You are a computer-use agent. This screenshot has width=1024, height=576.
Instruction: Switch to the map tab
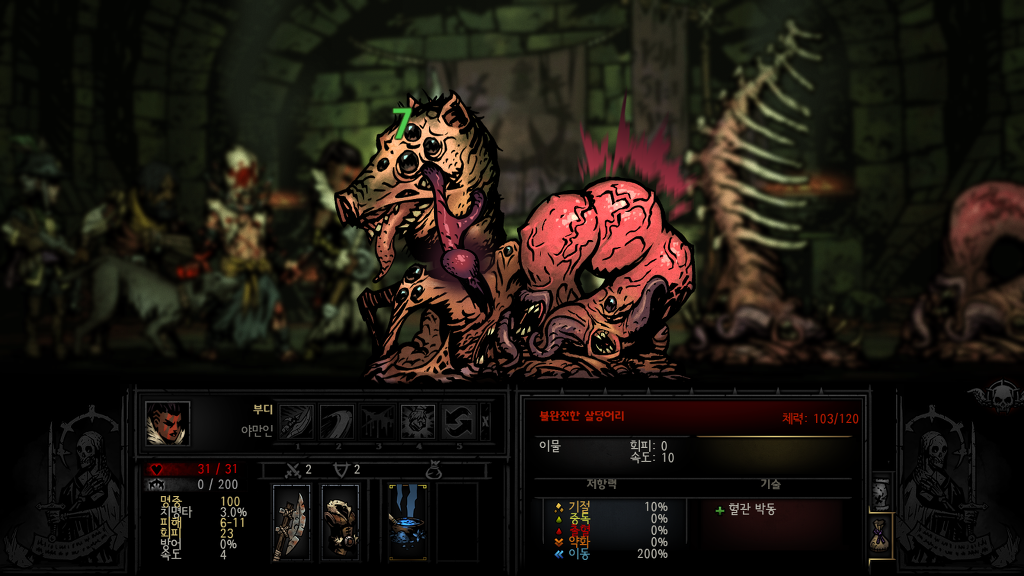coord(881,492)
